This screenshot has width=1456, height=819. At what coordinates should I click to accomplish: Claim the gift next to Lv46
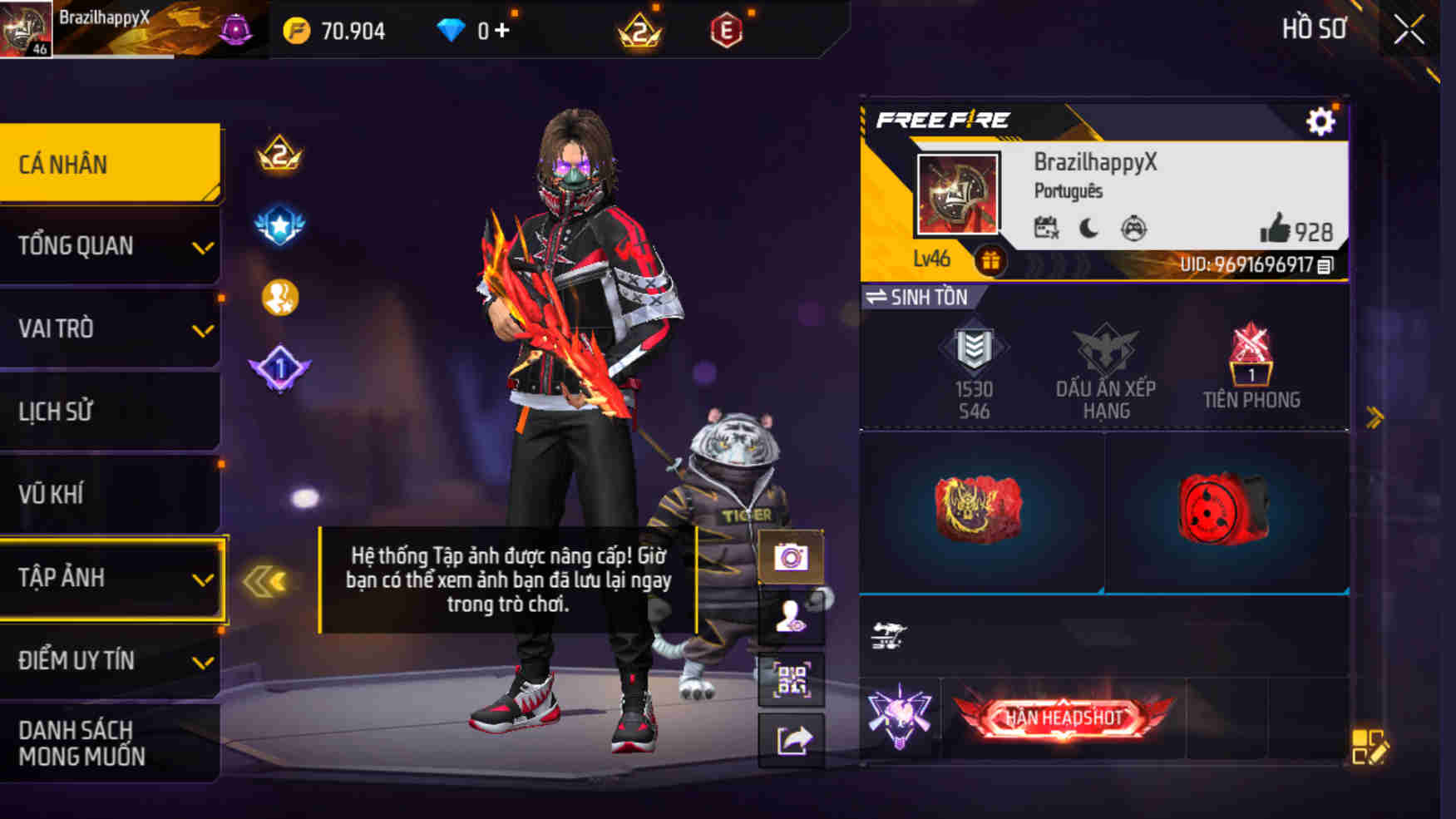coord(991,259)
